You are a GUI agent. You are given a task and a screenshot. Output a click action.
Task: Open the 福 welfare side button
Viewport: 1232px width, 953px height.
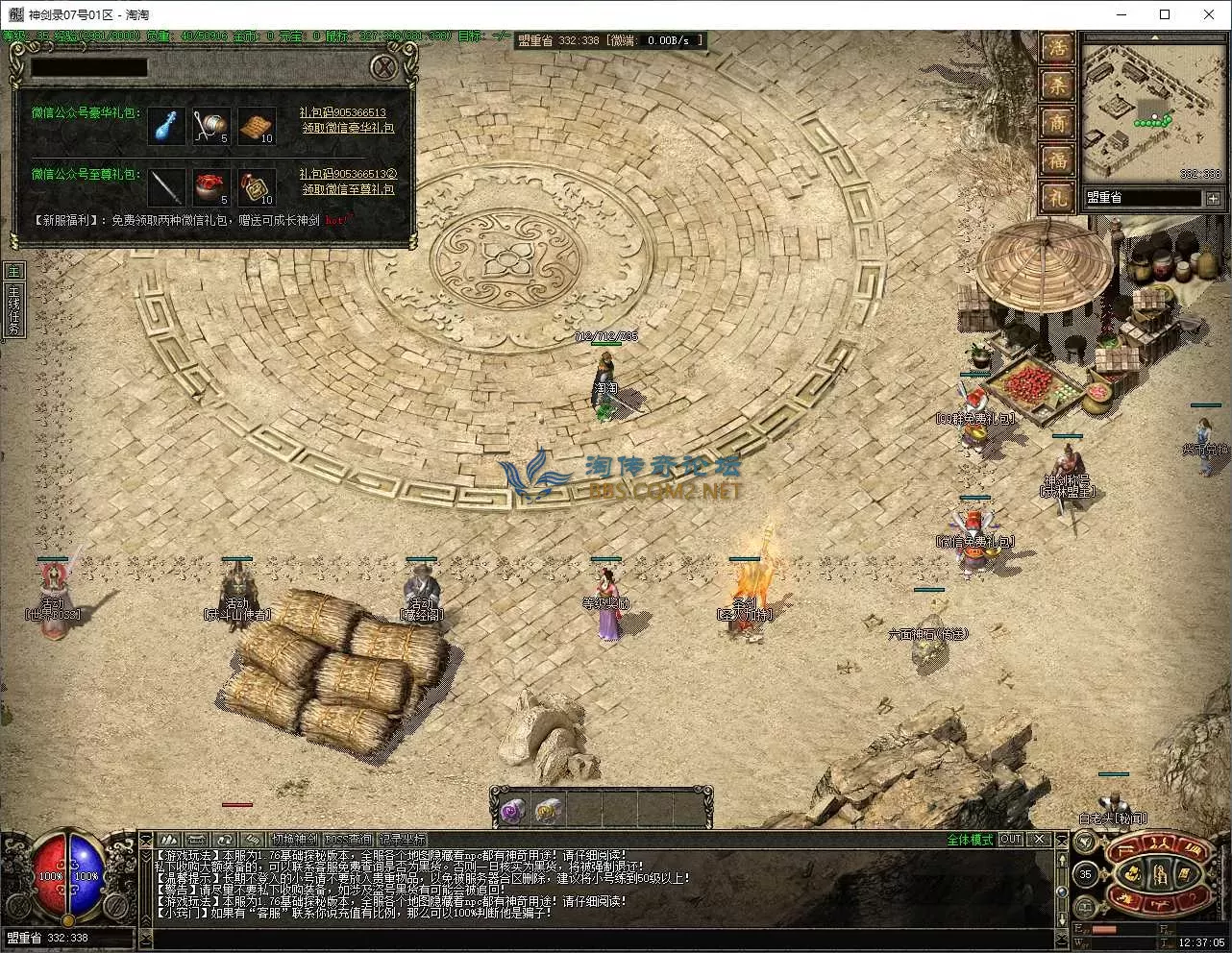(x=1057, y=160)
